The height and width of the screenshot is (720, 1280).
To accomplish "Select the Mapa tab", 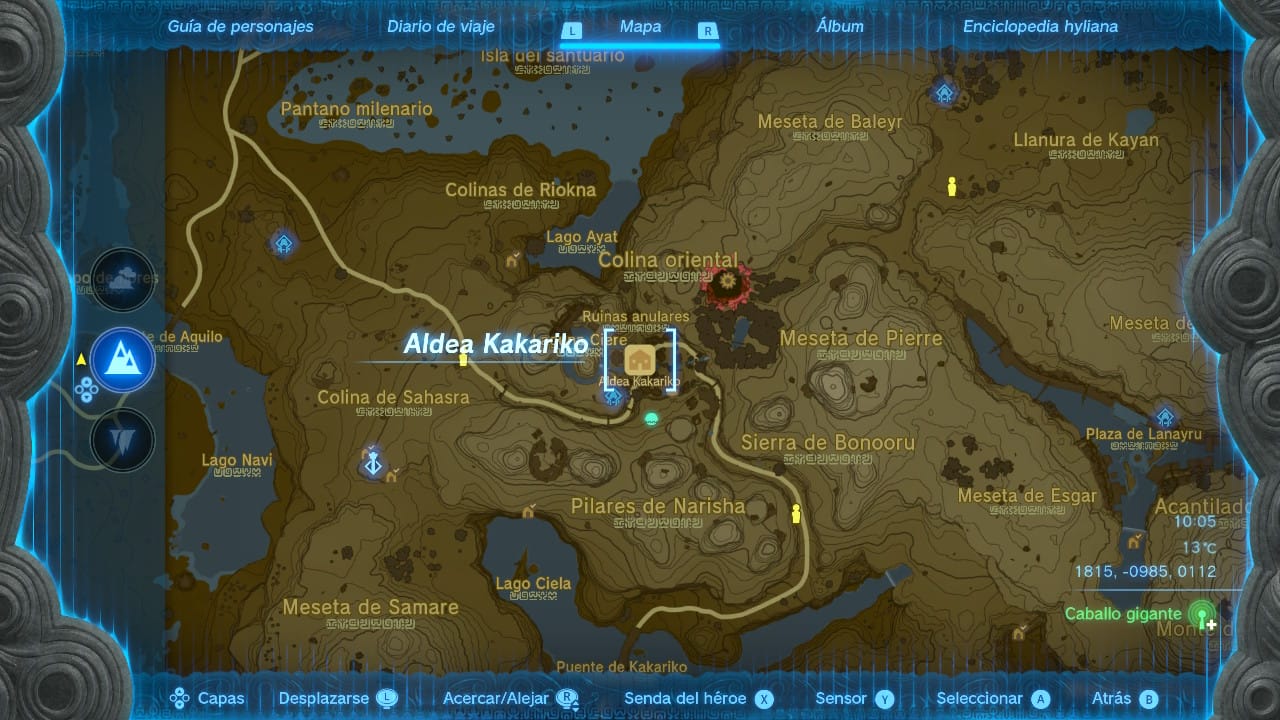I will point(640,27).
